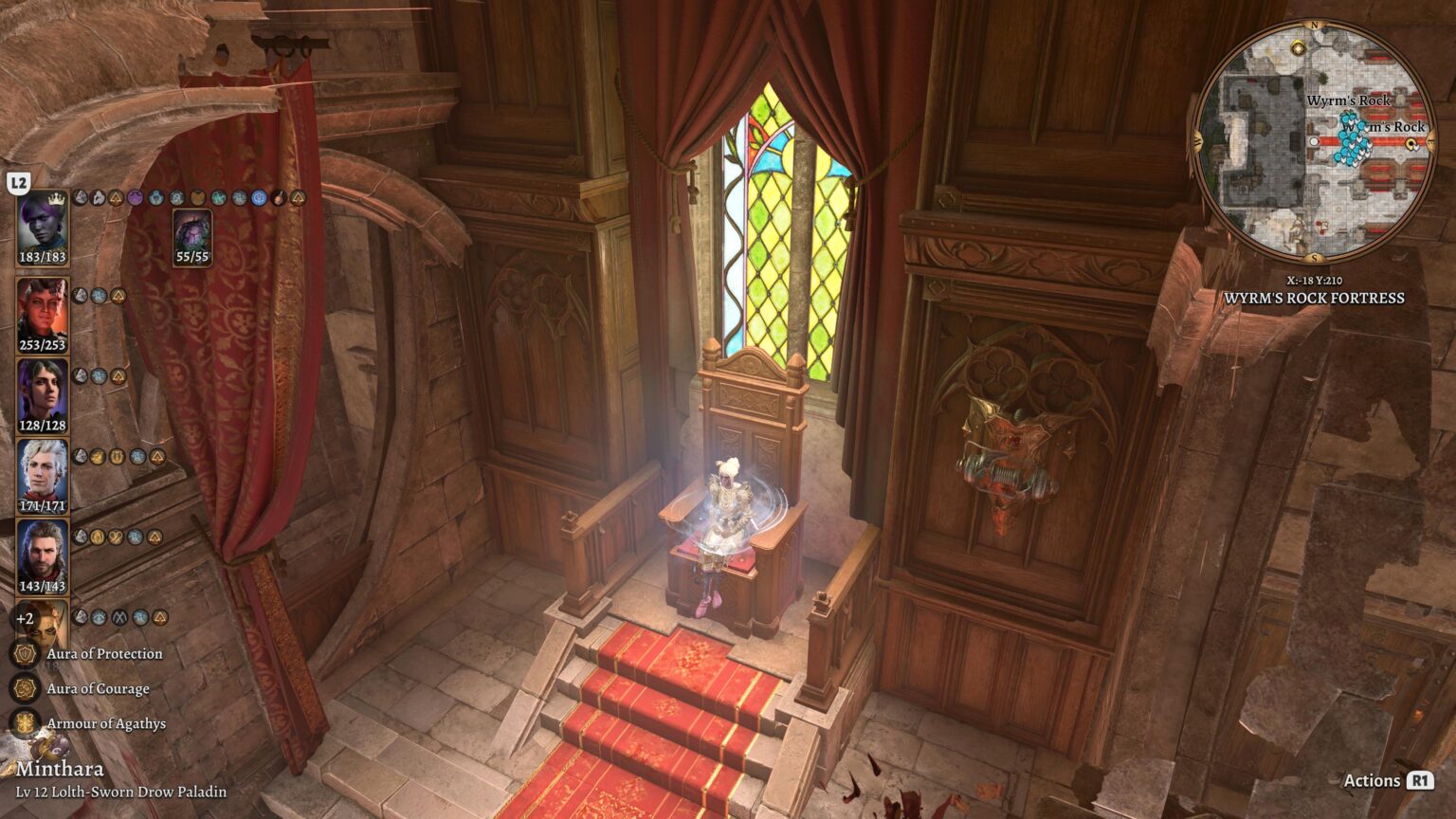Inspect the Armour of Agathys icon
The height and width of the screenshot is (819, 1456).
click(23, 721)
